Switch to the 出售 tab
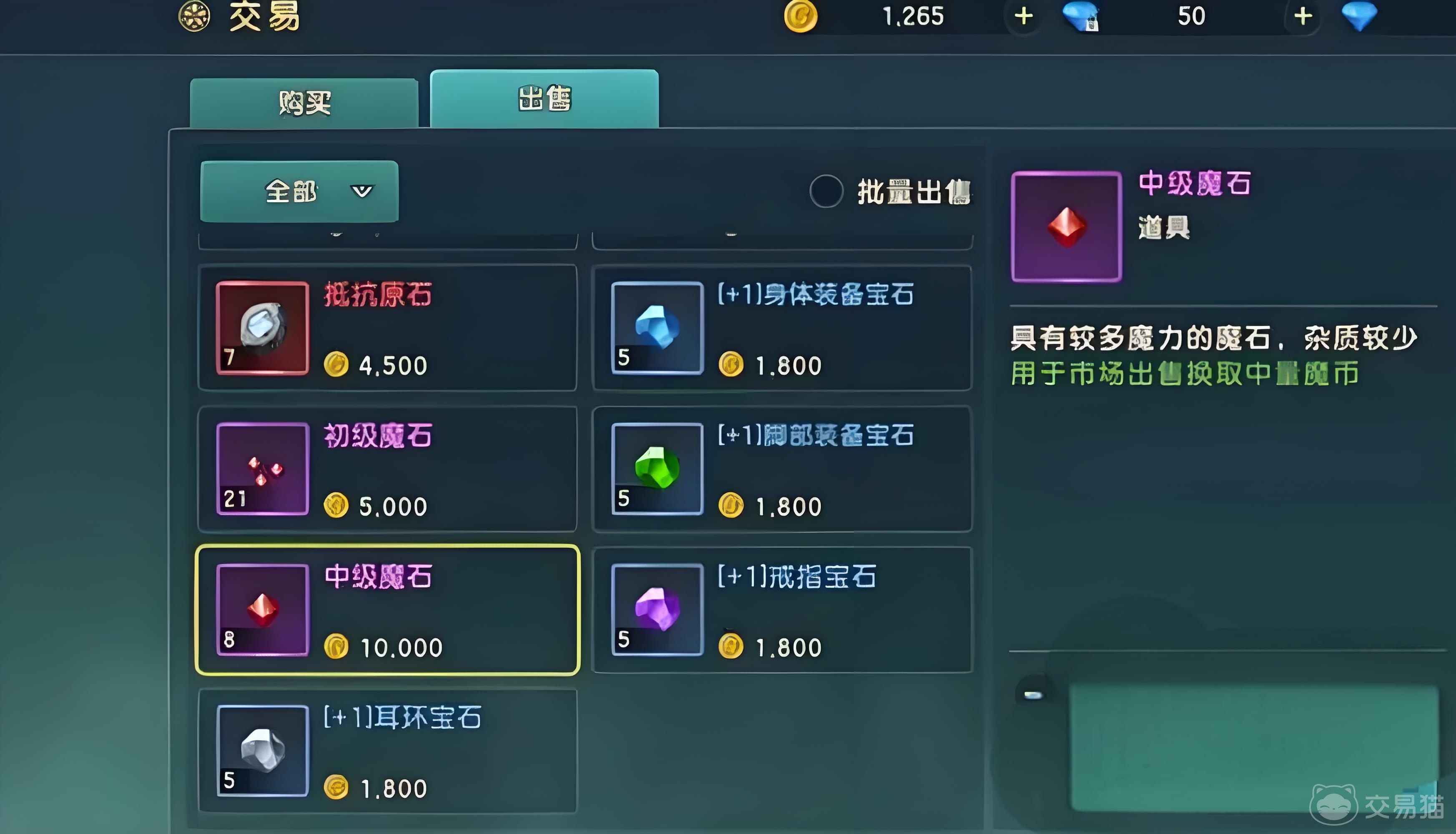Image resolution: width=1456 pixels, height=834 pixels. click(x=544, y=98)
